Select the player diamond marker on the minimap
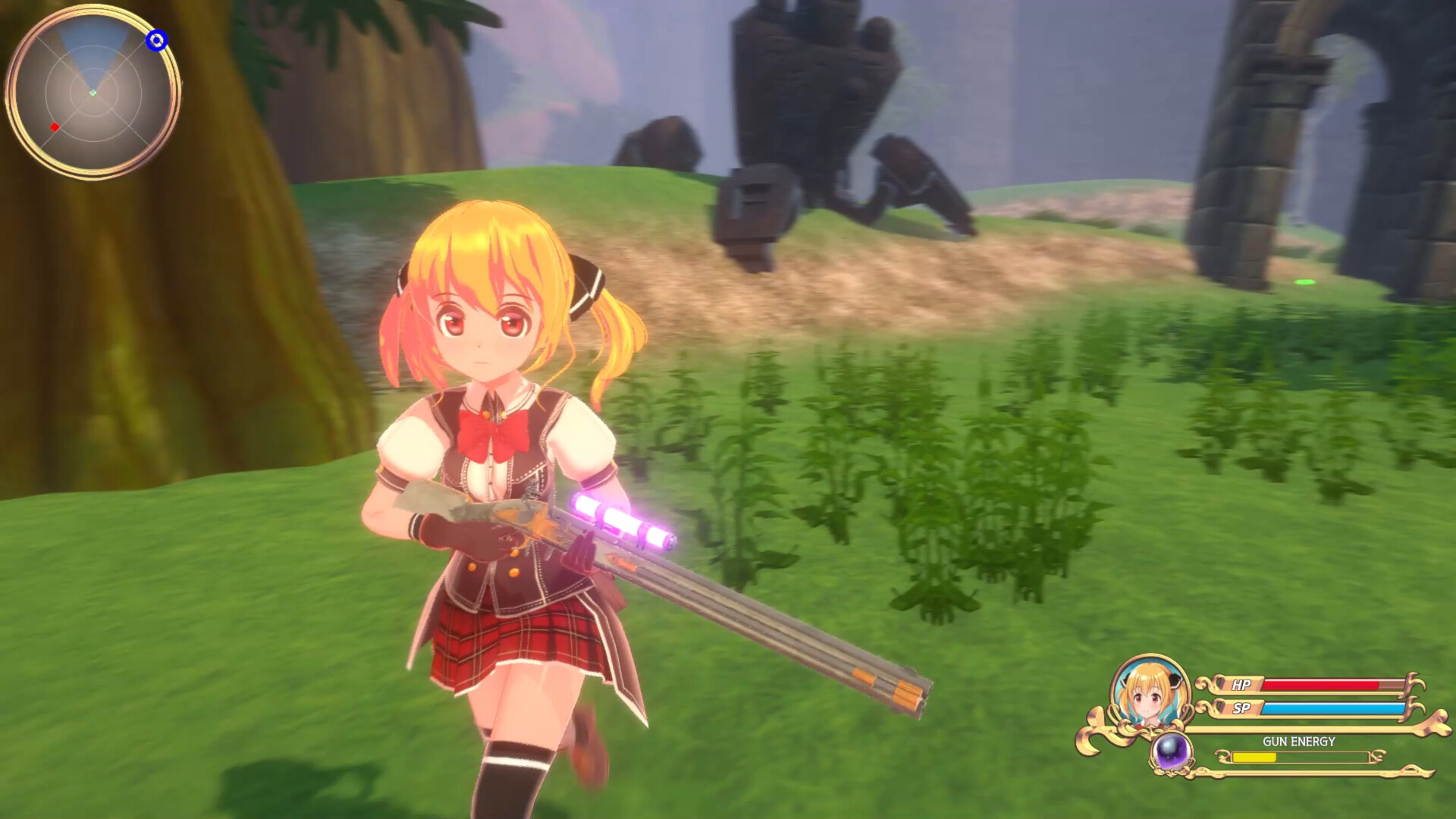 coord(93,94)
